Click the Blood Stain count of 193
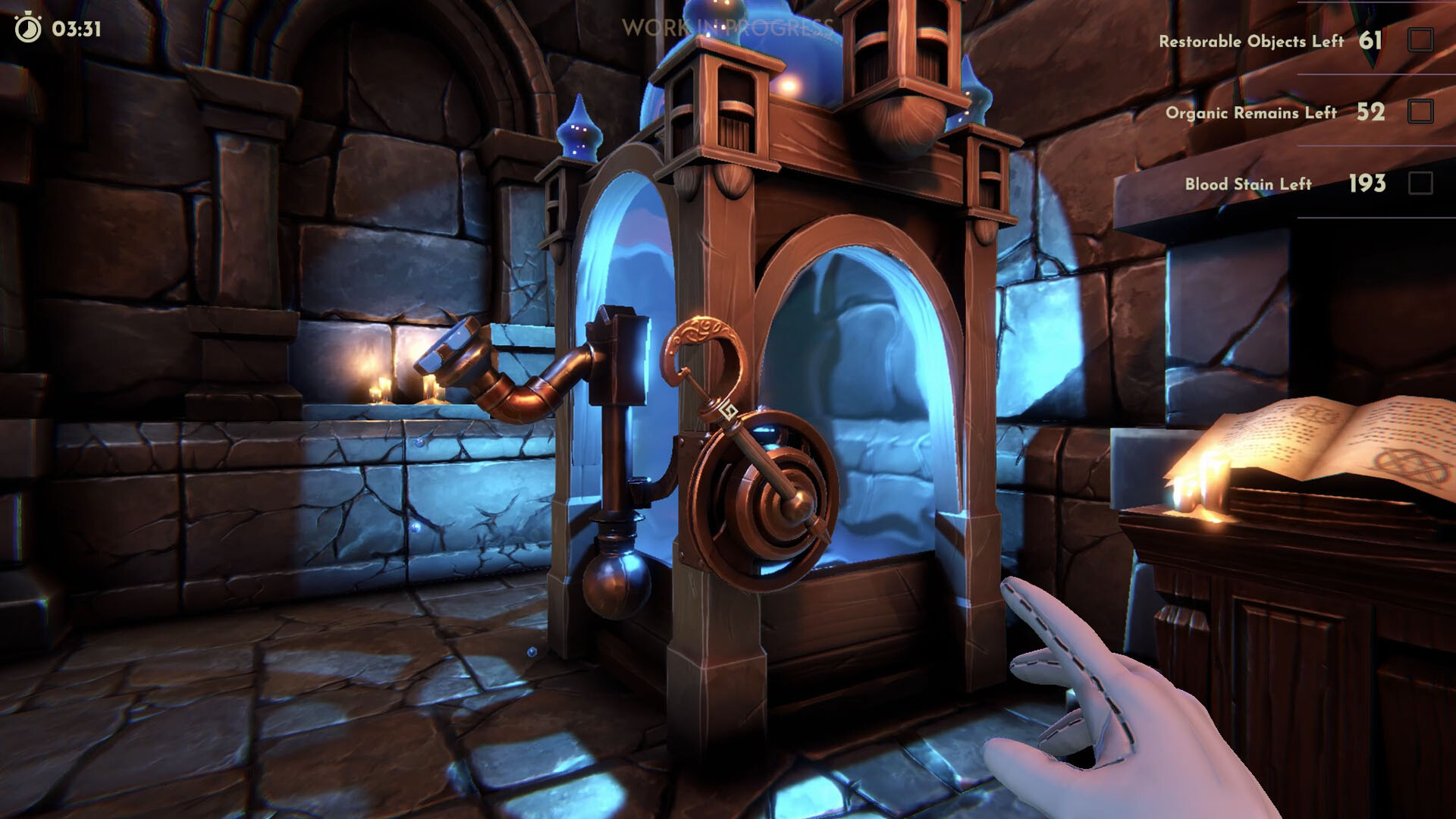 click(x=1367, y=184)
